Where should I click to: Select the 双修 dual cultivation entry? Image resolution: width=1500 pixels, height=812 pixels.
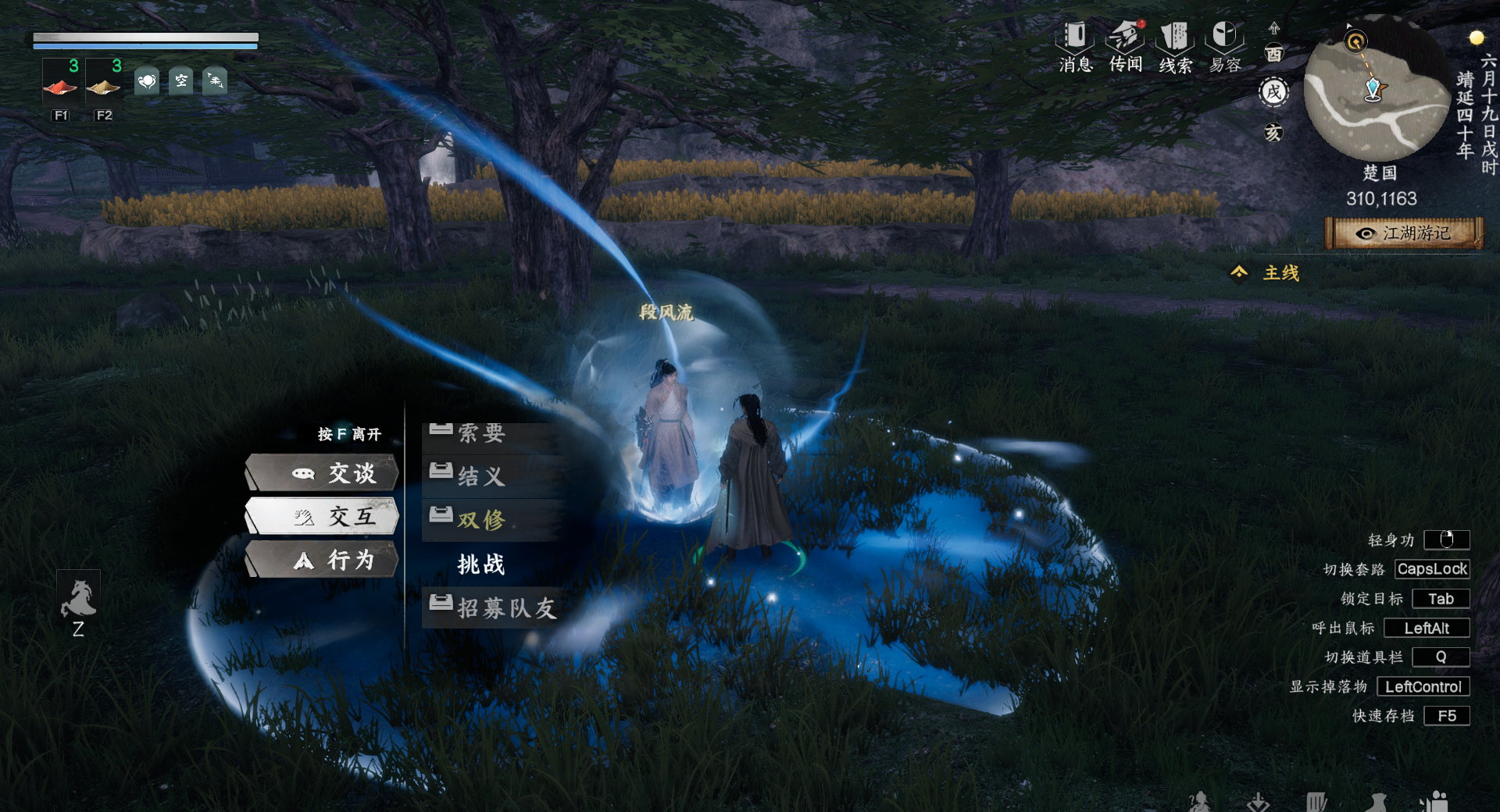(481, 519)
